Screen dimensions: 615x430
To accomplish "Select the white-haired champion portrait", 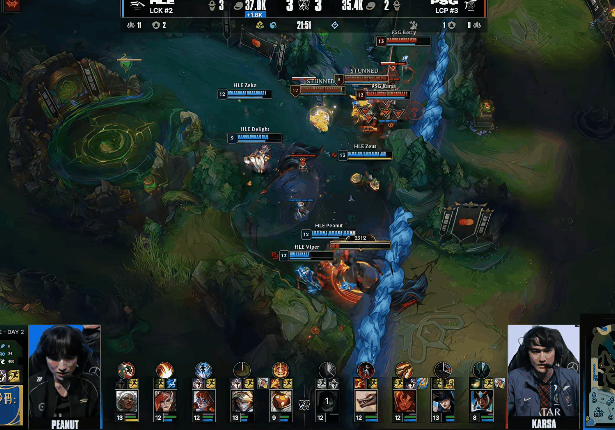I will (x=127, y=401).
